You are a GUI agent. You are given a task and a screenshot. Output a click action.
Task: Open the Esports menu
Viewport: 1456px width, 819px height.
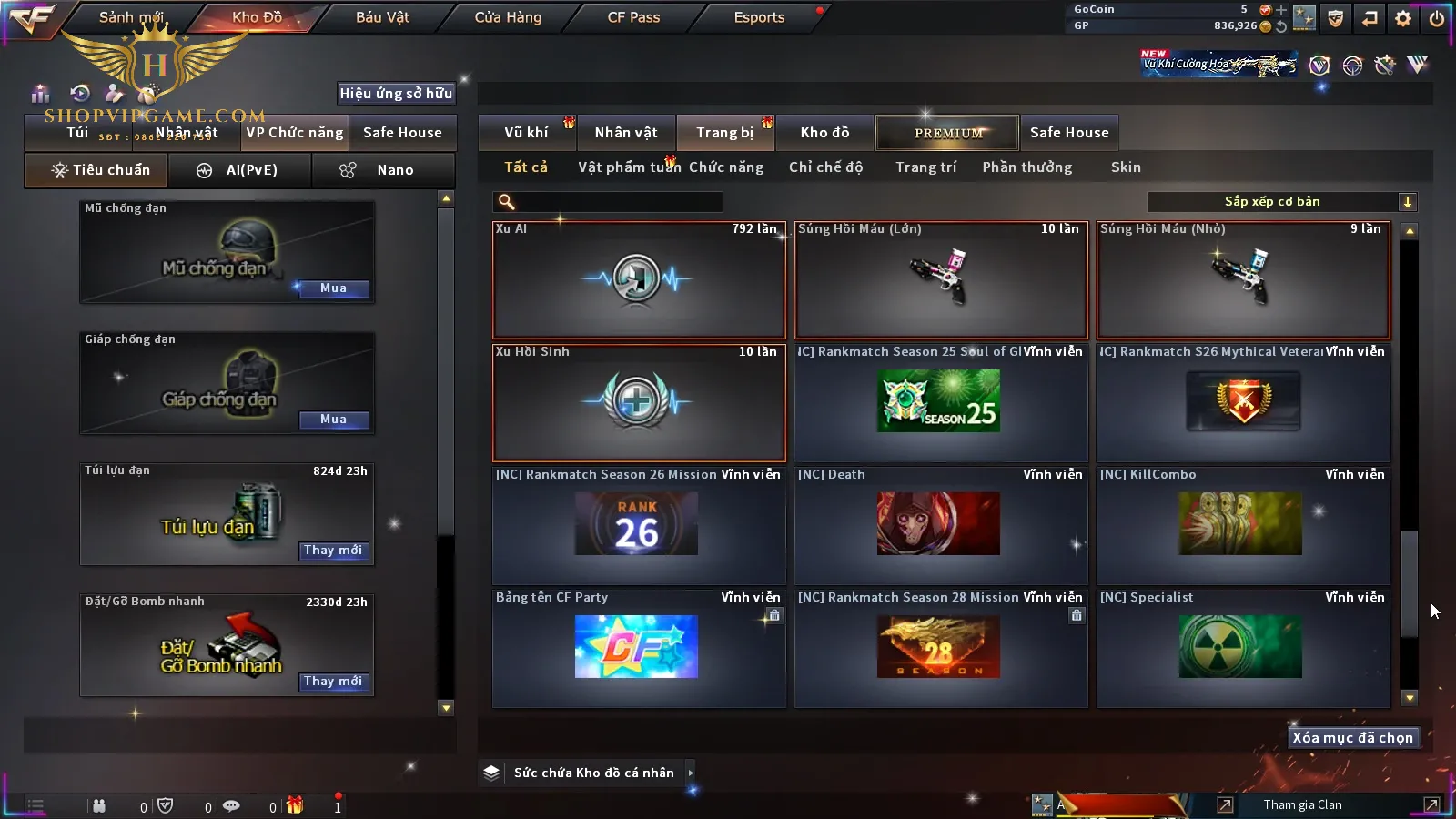point(759,17)
